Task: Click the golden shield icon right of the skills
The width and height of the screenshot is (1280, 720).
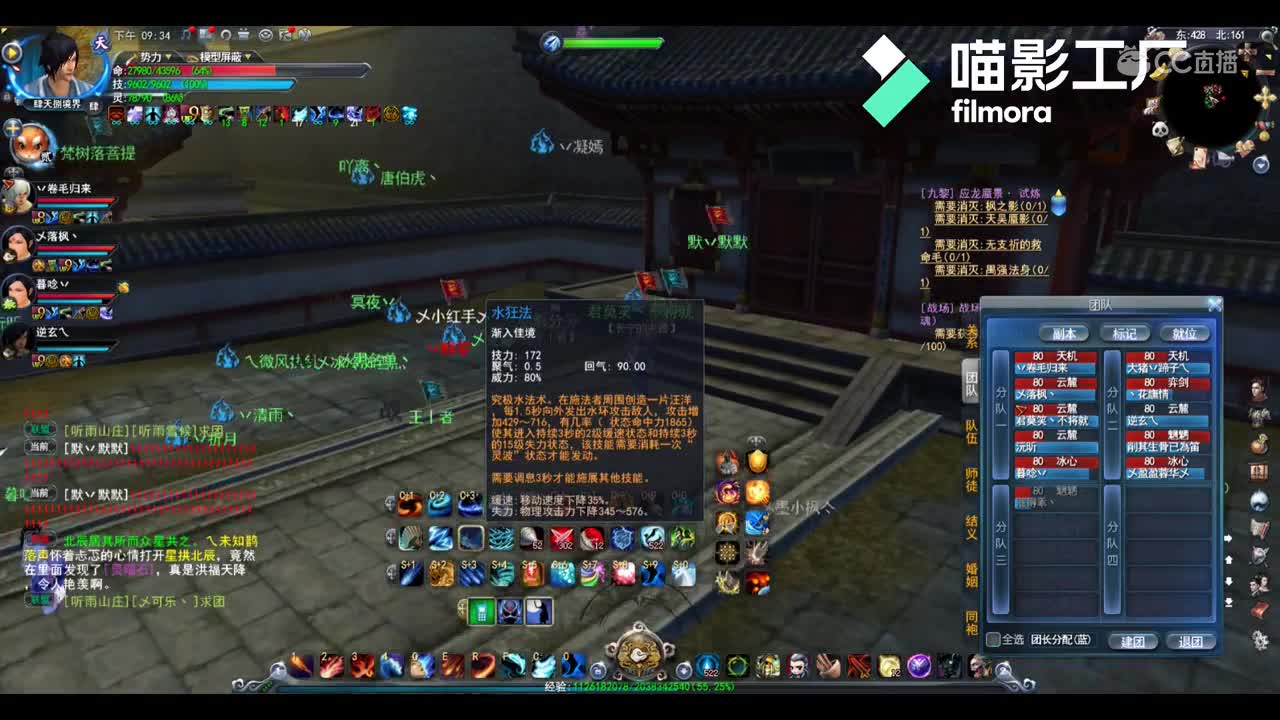Action: (x=755, y=461)
